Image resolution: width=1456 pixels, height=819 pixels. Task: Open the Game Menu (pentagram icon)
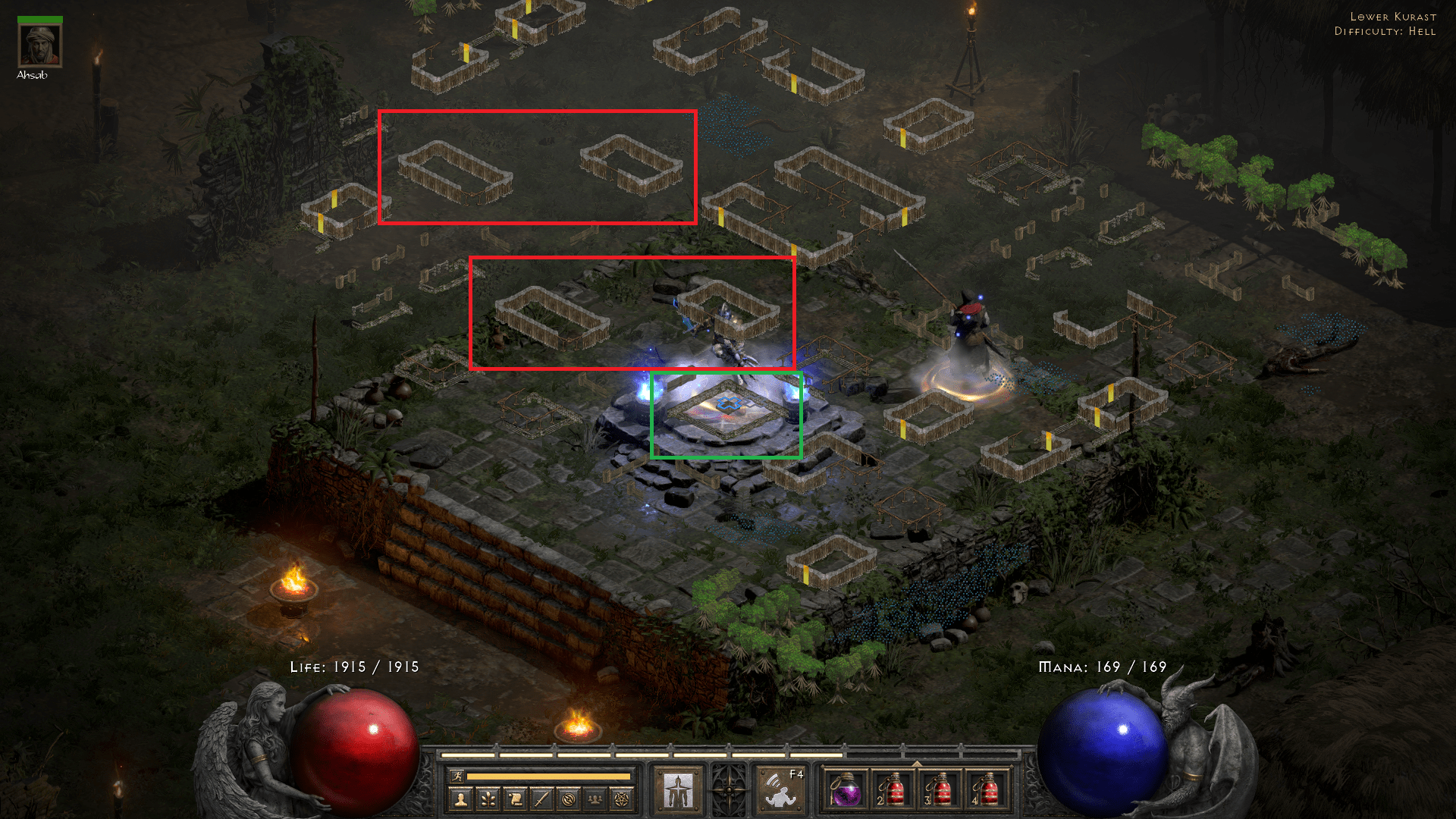(620, 798)
